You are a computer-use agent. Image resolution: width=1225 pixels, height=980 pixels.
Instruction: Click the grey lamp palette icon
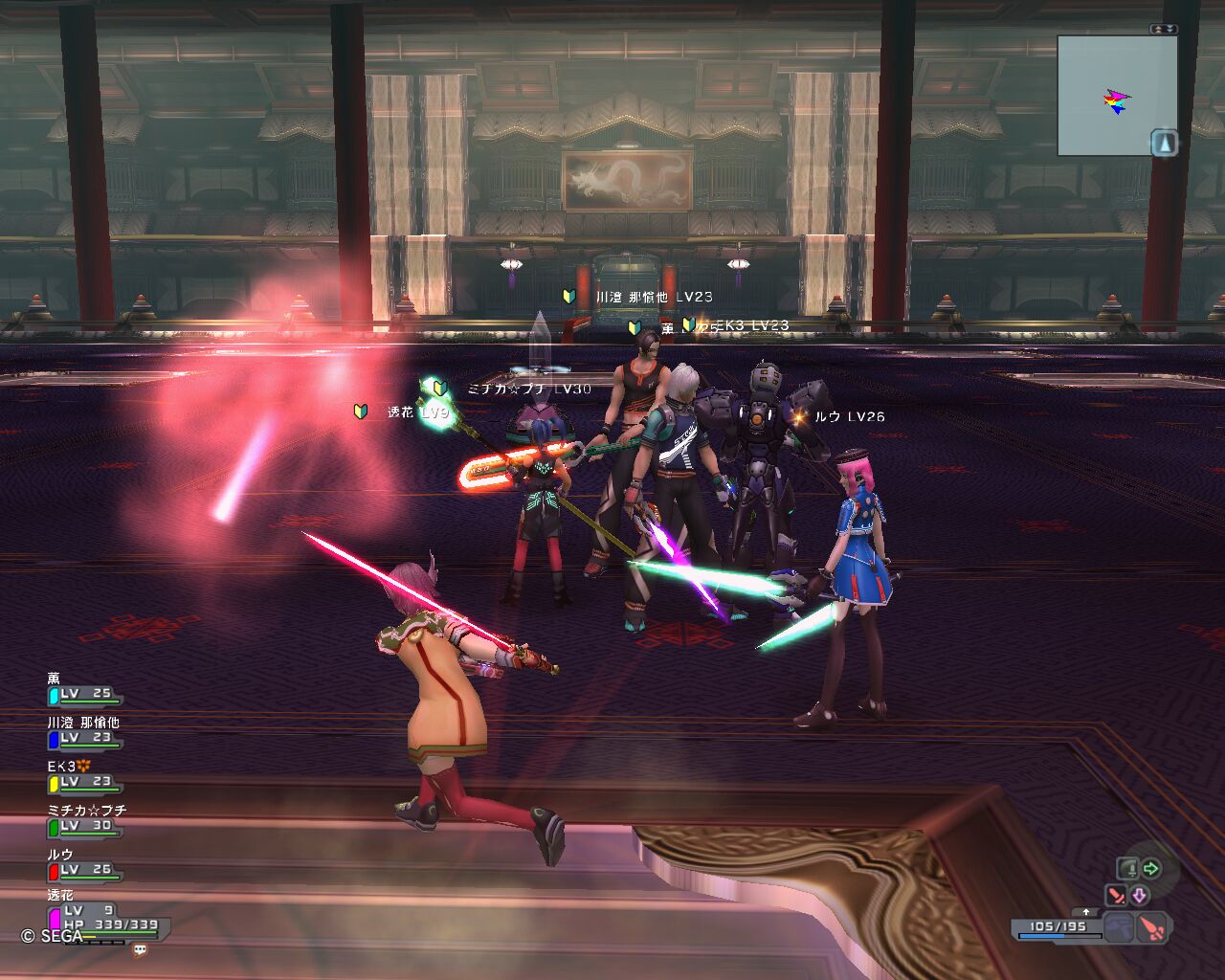1127,869
